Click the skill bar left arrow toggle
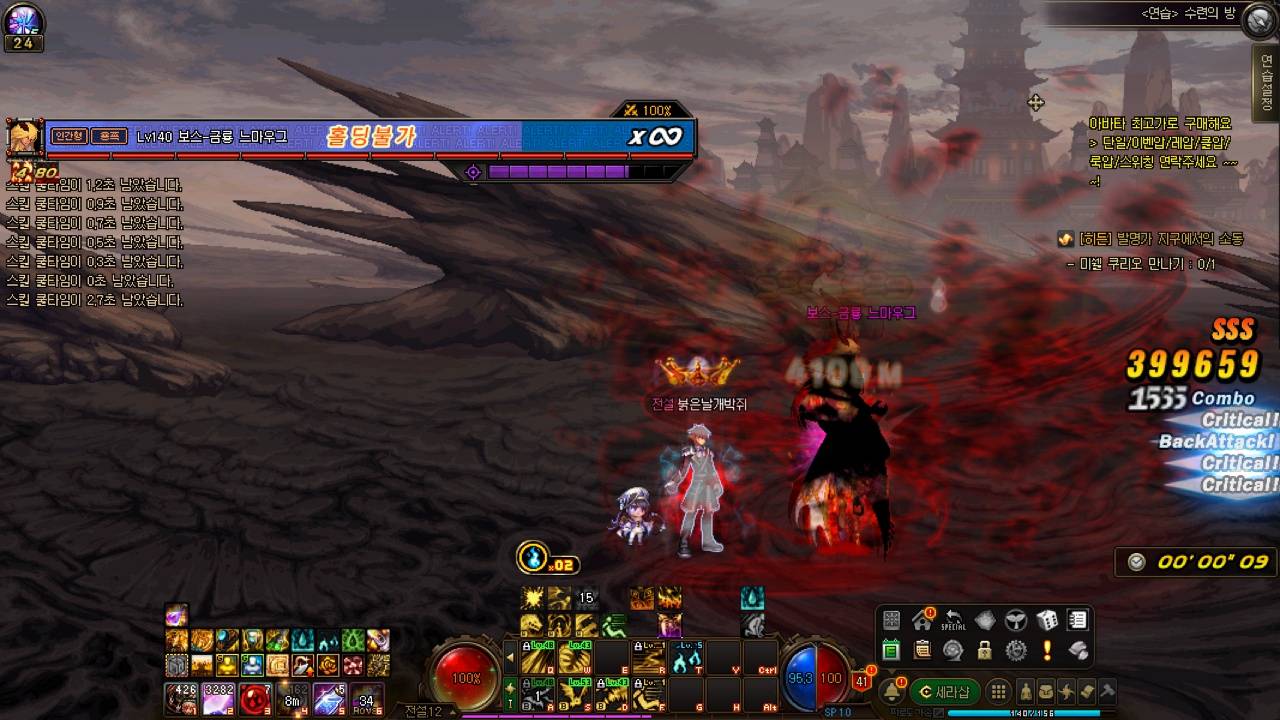The height and width of the screenshot is (720, 1280). tap(510, 659)
